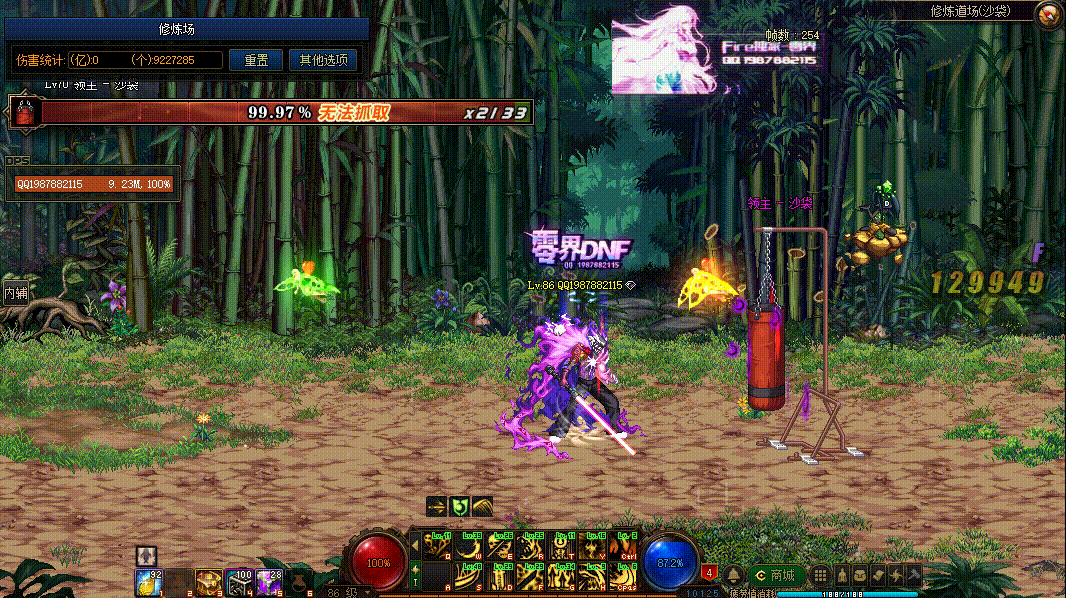Click the round icon beside the area name

tap(1048, 14)
